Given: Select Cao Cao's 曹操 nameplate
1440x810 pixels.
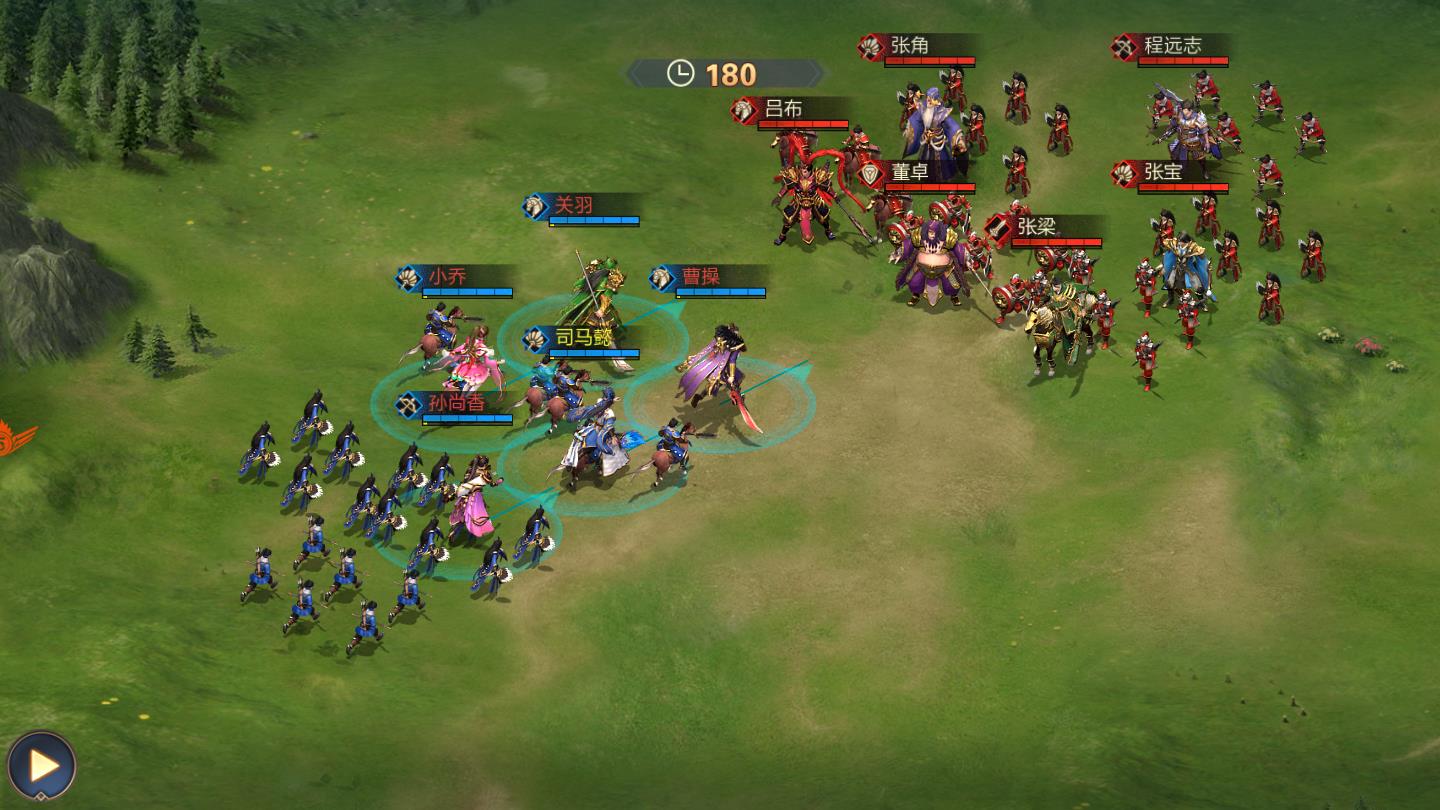Looking at the screenshot, I should (709, 278).
